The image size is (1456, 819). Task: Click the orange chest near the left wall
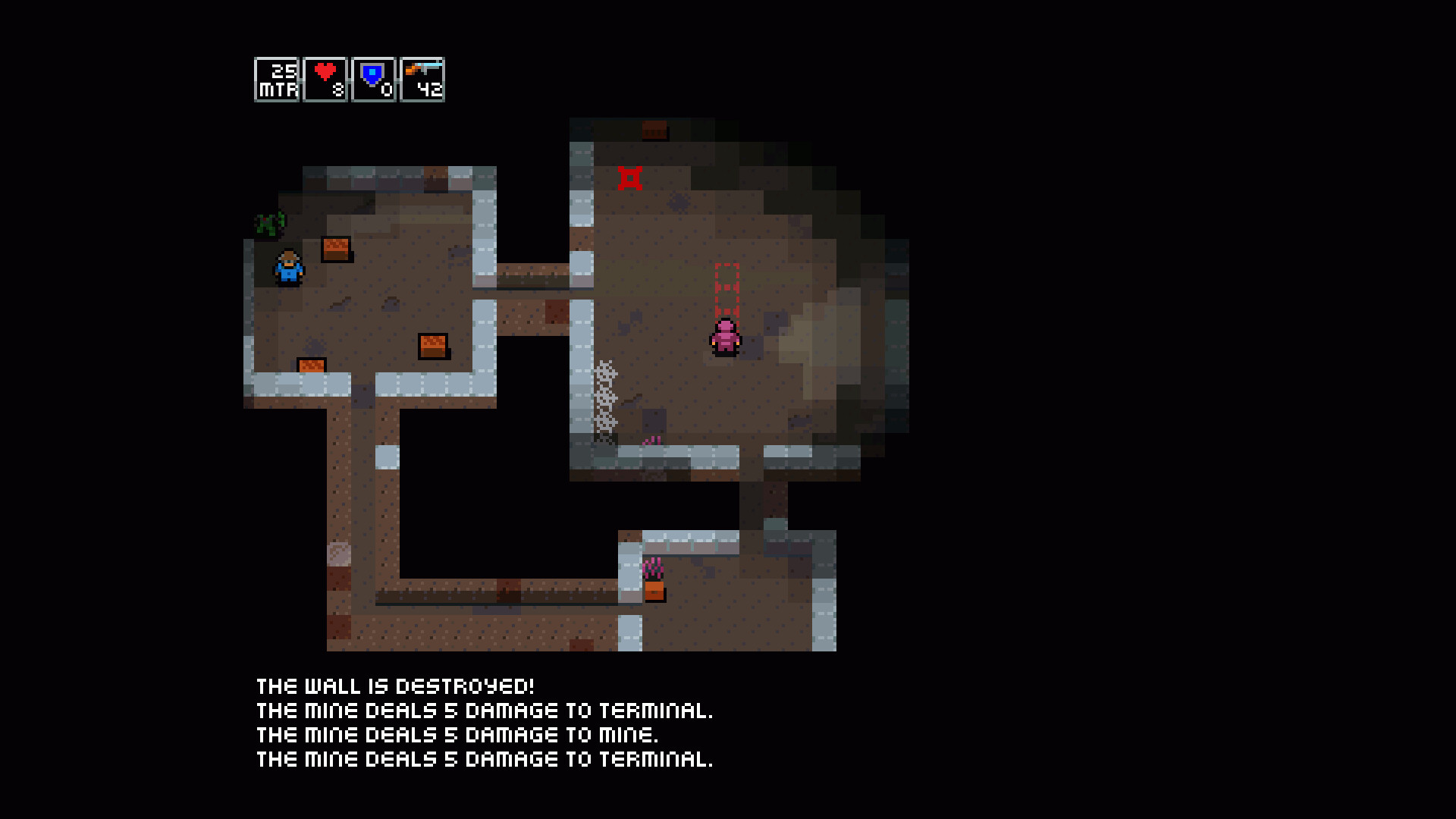tap(310, 366)
